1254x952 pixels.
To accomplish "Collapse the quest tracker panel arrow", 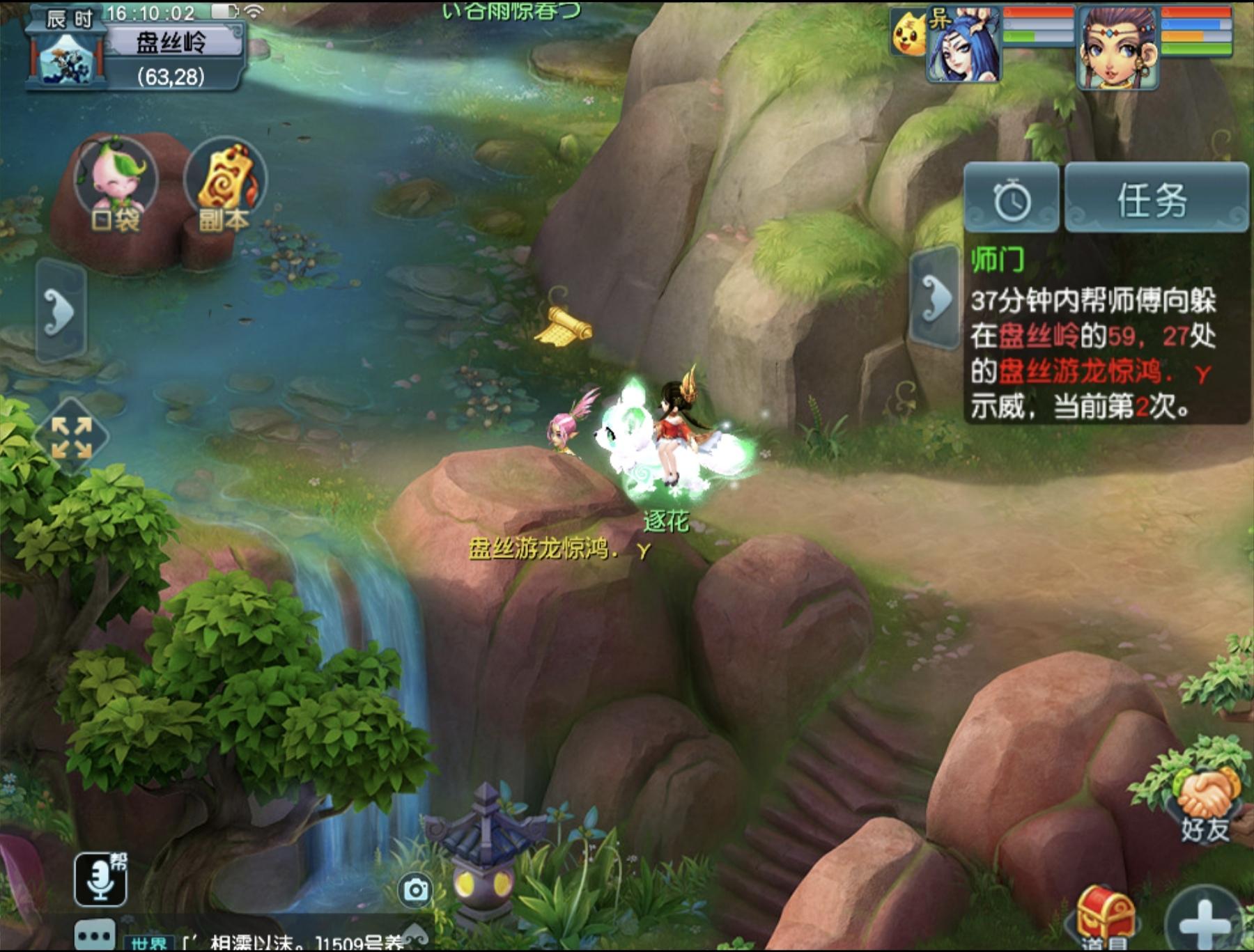I will point(935,298).
